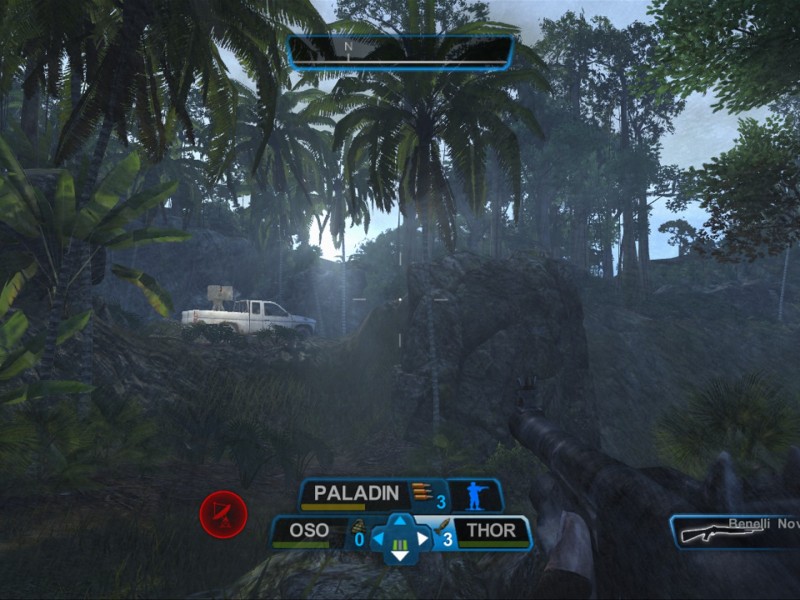Click the blue soldier stance icon
Screen dimensions: 800x600
(x=475, y=495)
